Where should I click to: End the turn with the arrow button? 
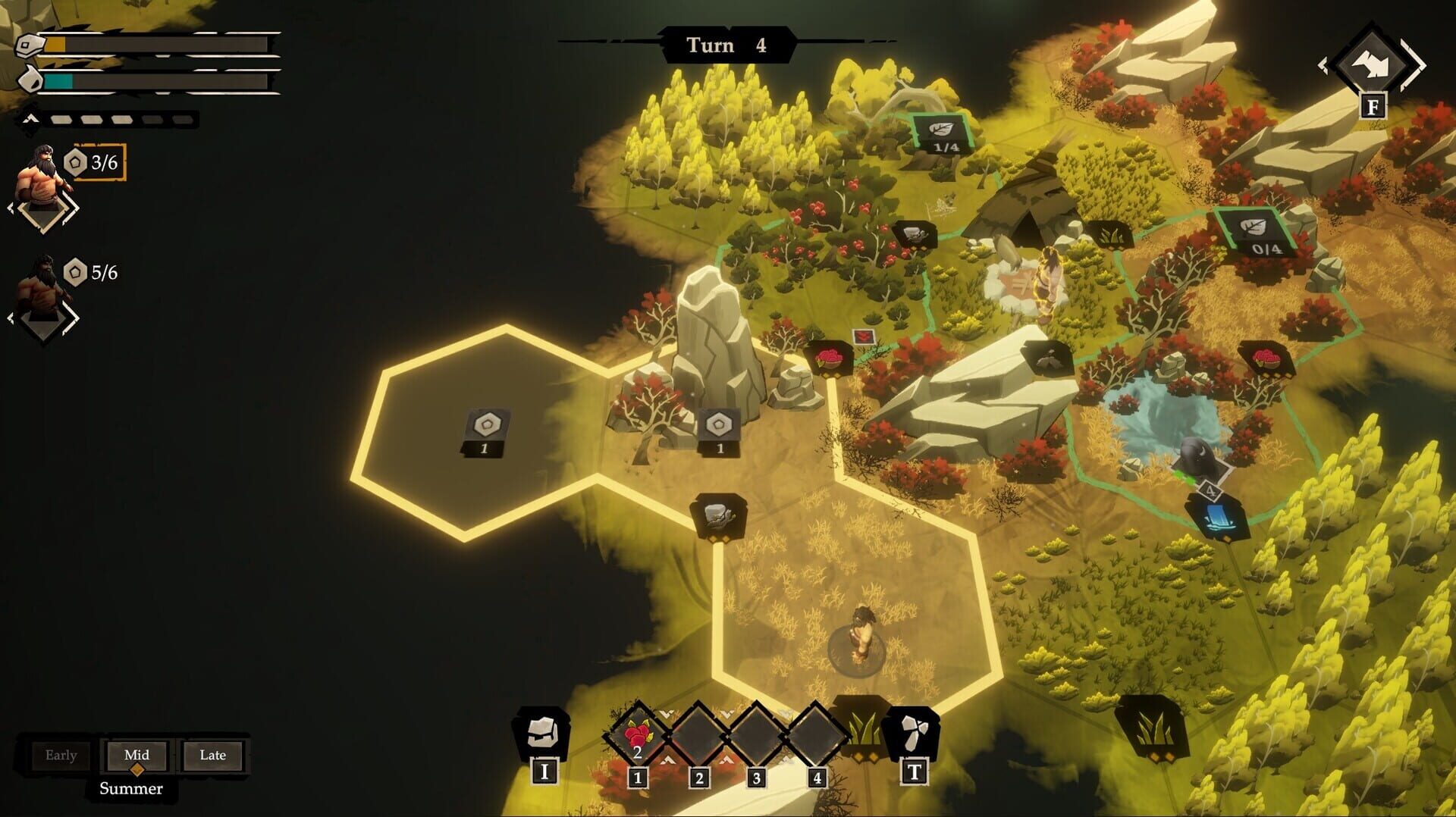click(1373, 66)
